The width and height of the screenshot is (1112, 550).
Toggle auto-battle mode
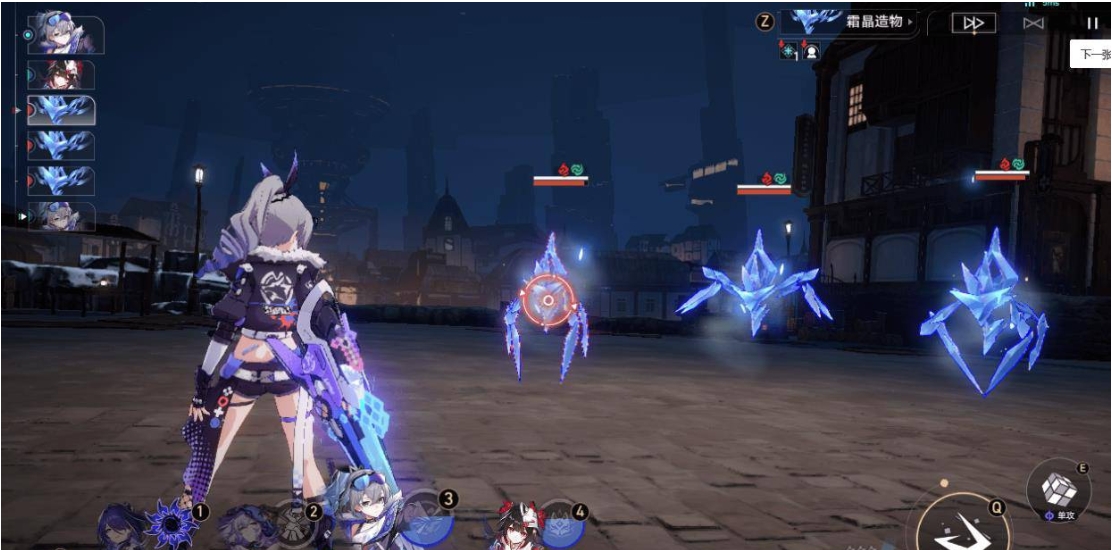pos(1033,23)
